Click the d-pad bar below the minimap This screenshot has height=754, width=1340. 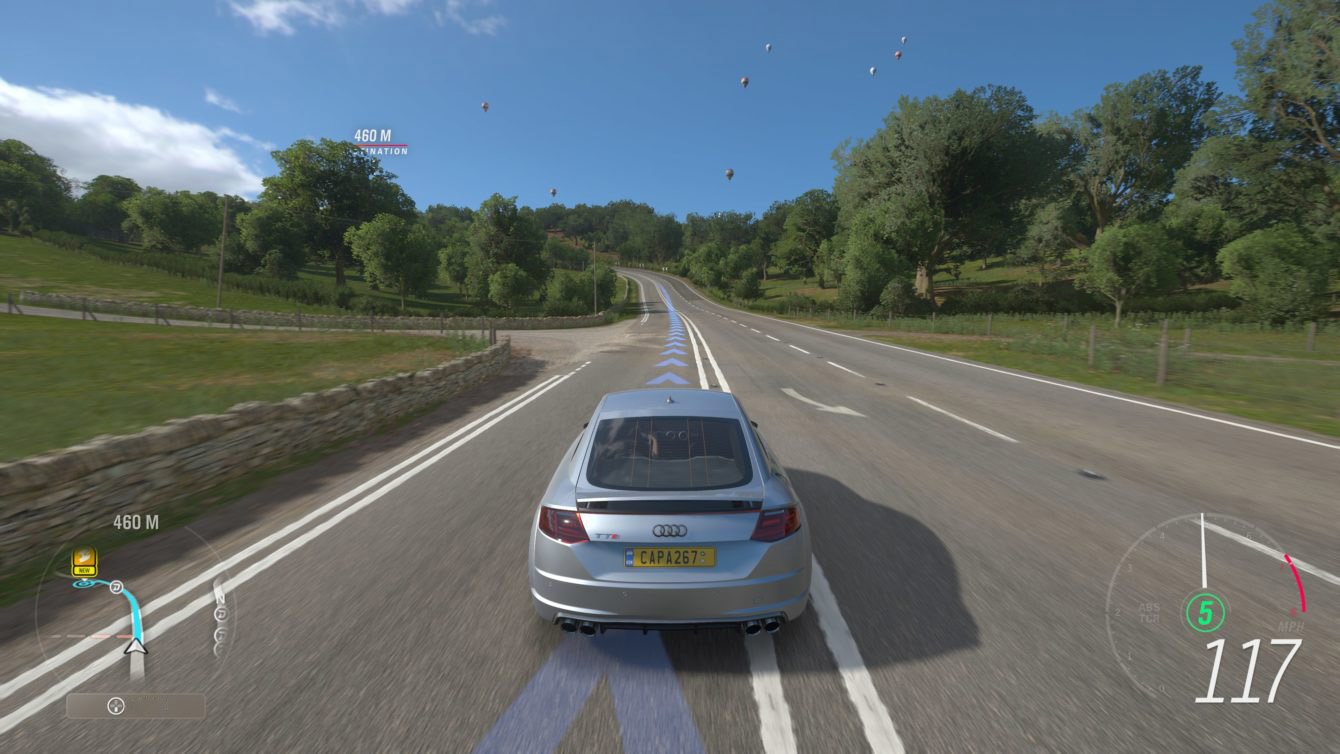135,706
